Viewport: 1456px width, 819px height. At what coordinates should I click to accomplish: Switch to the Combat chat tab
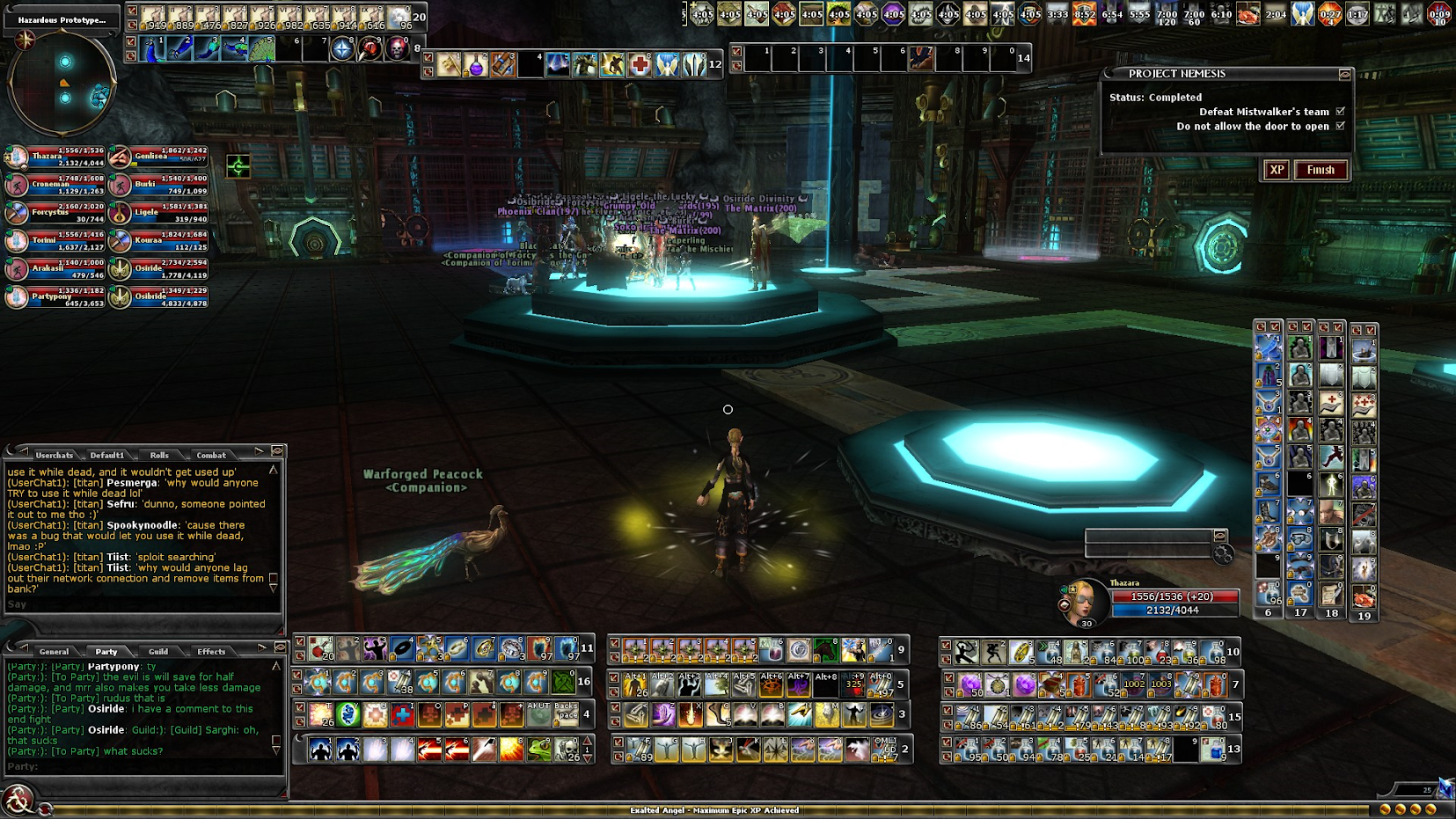211,455
